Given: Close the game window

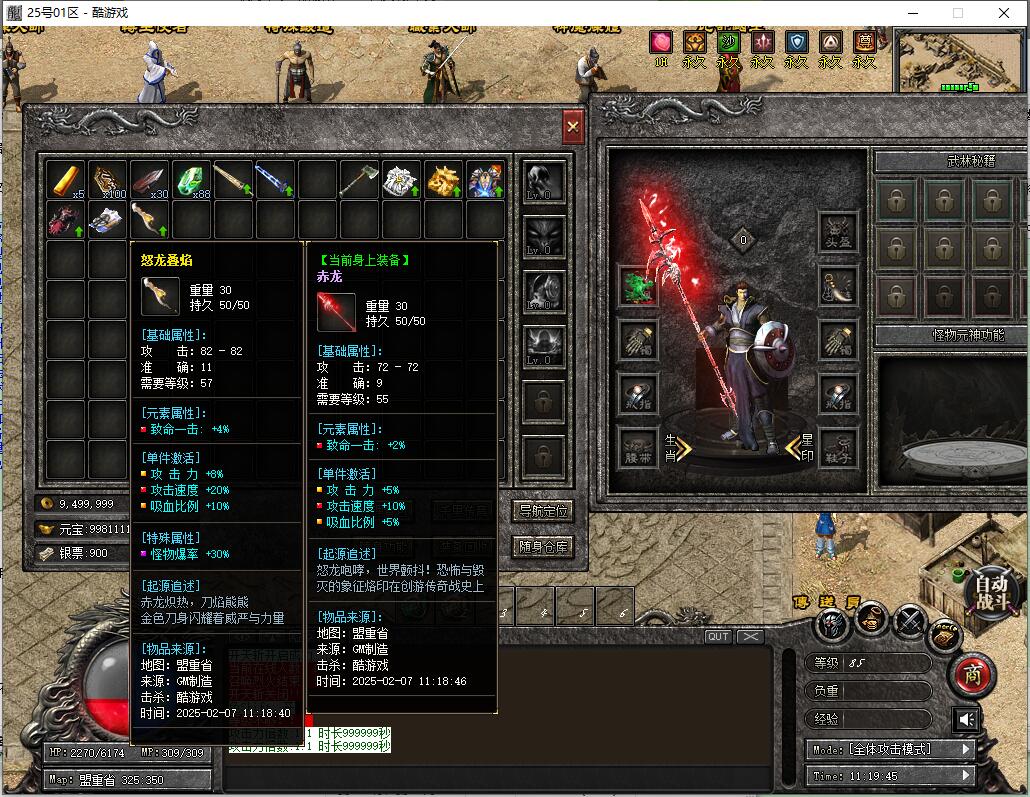Looking at the screenshot, I should tap(1004, 13).
